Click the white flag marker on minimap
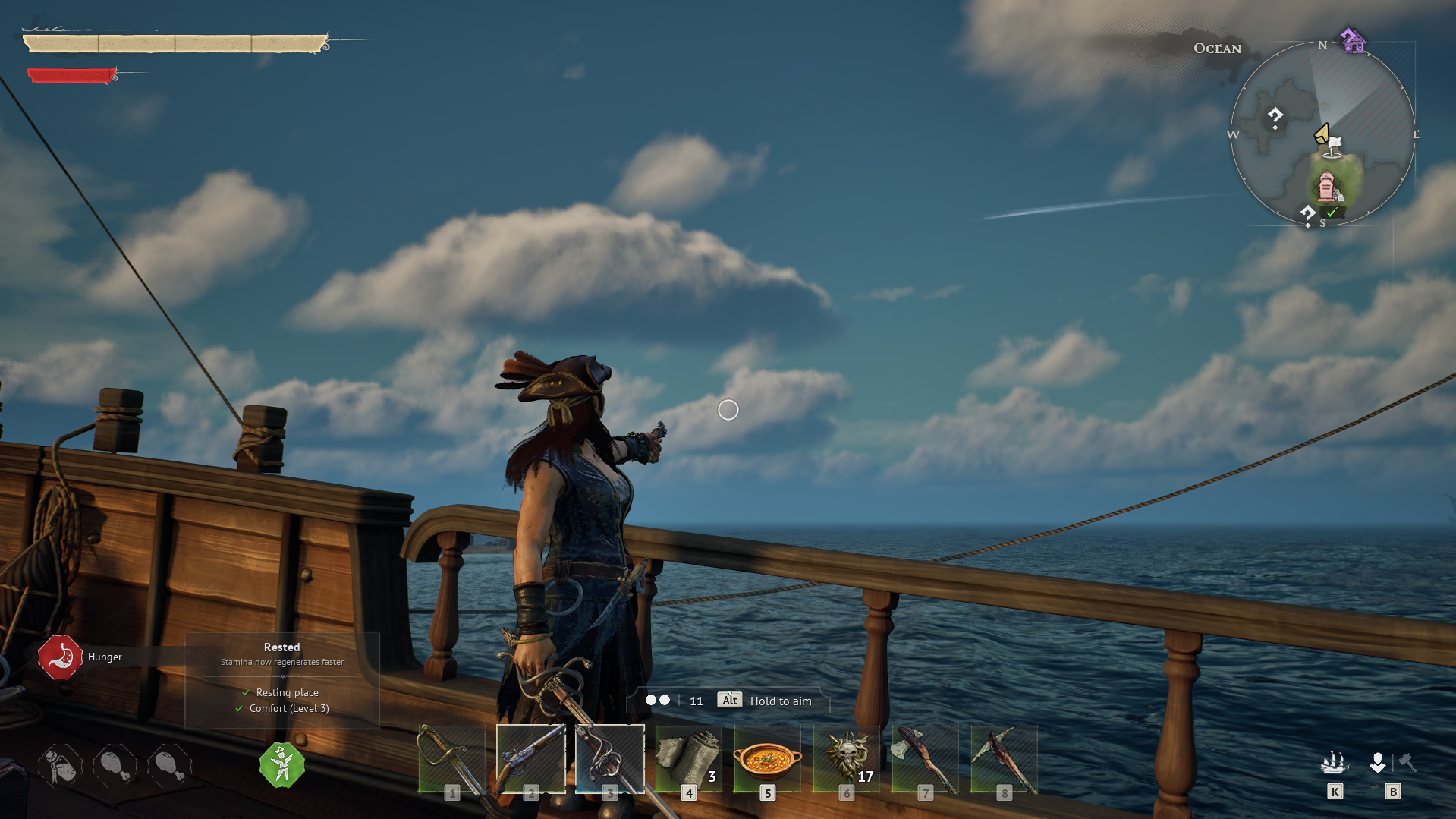The height and width of the screenshot is (819, 1456). (1335, 146)
